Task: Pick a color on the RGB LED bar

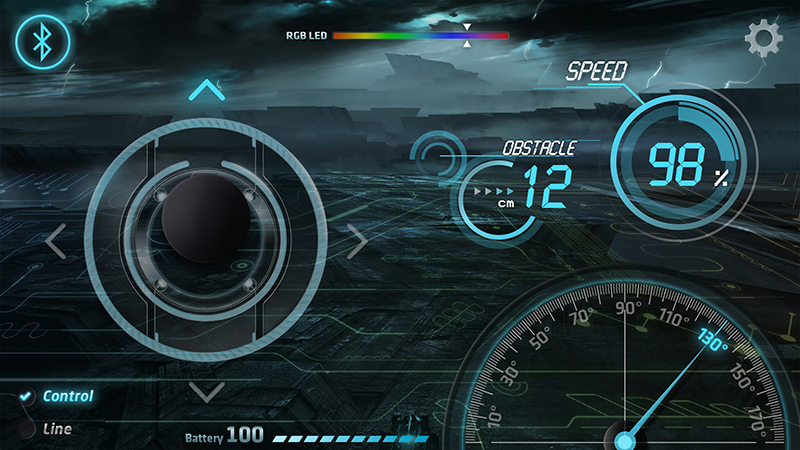Action: point(420,35)
